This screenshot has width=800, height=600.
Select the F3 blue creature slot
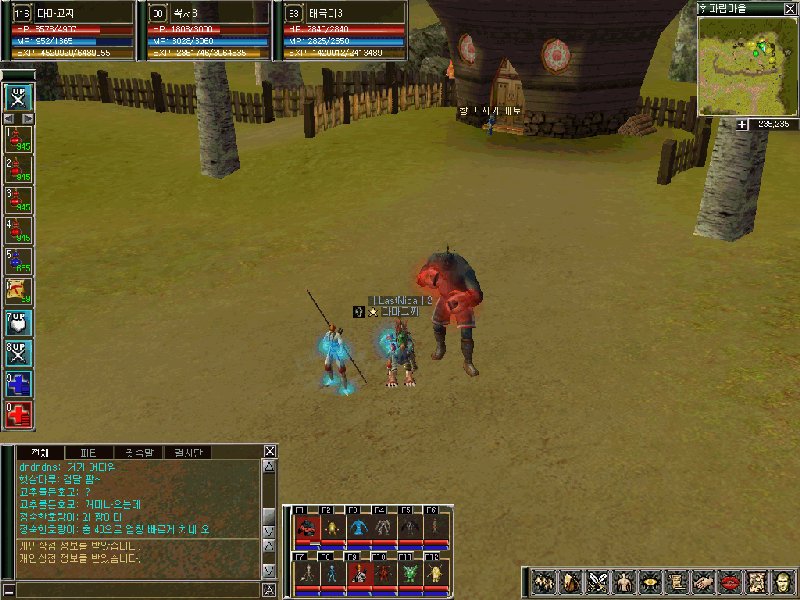pos(358,527)
